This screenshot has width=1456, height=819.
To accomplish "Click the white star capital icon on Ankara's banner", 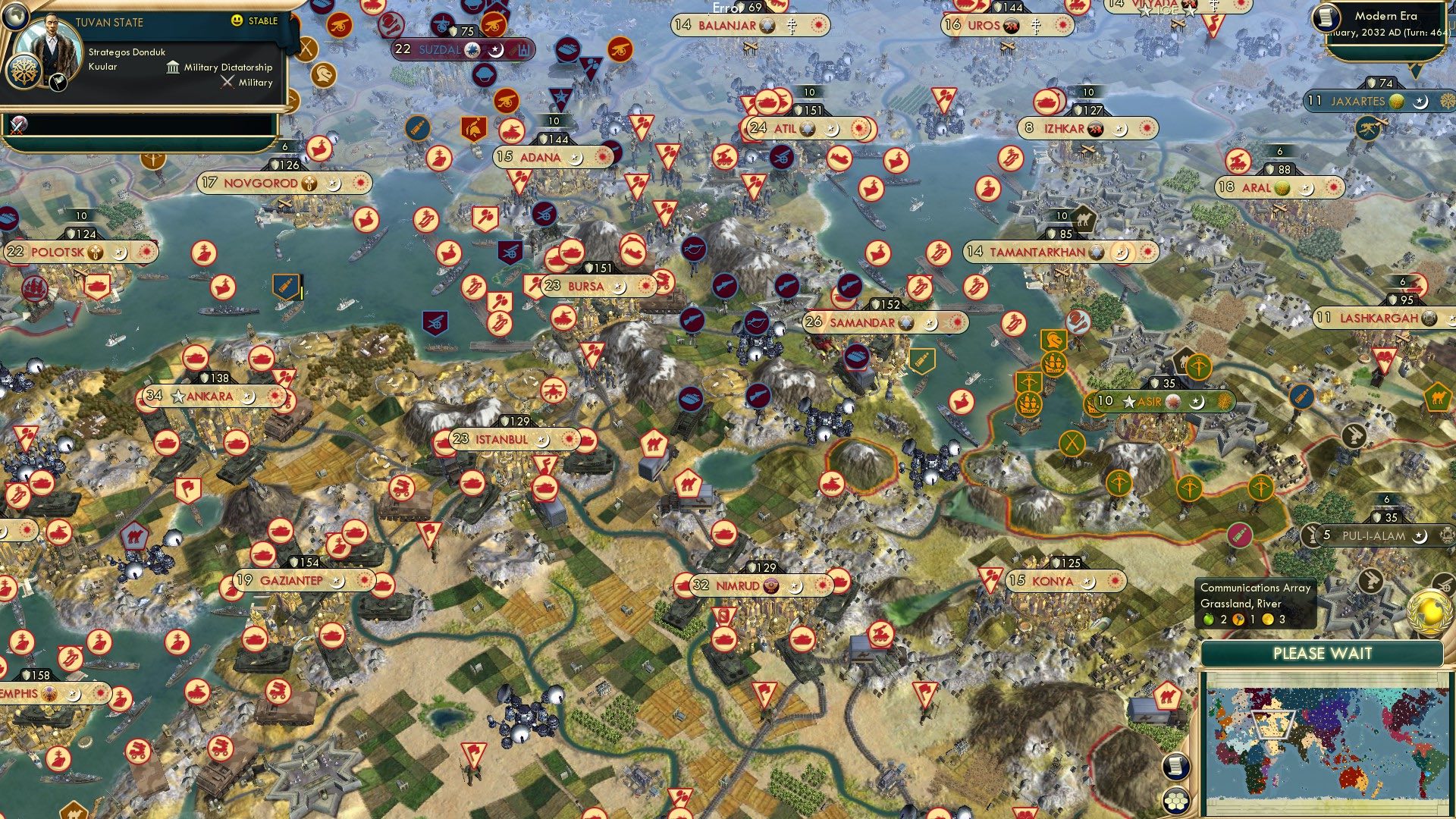I will (x=179, y=394).
